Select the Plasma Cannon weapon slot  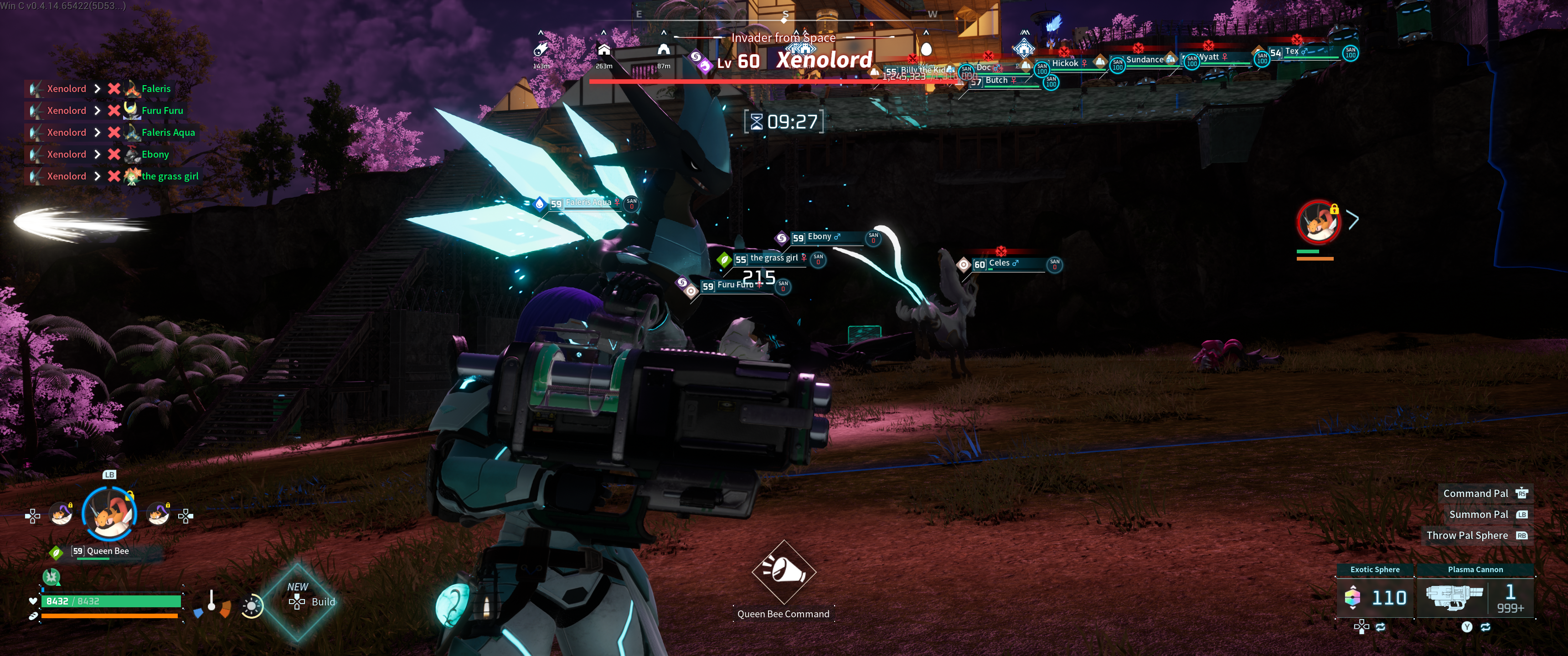pyautogui.click(x=1475, y=596)
